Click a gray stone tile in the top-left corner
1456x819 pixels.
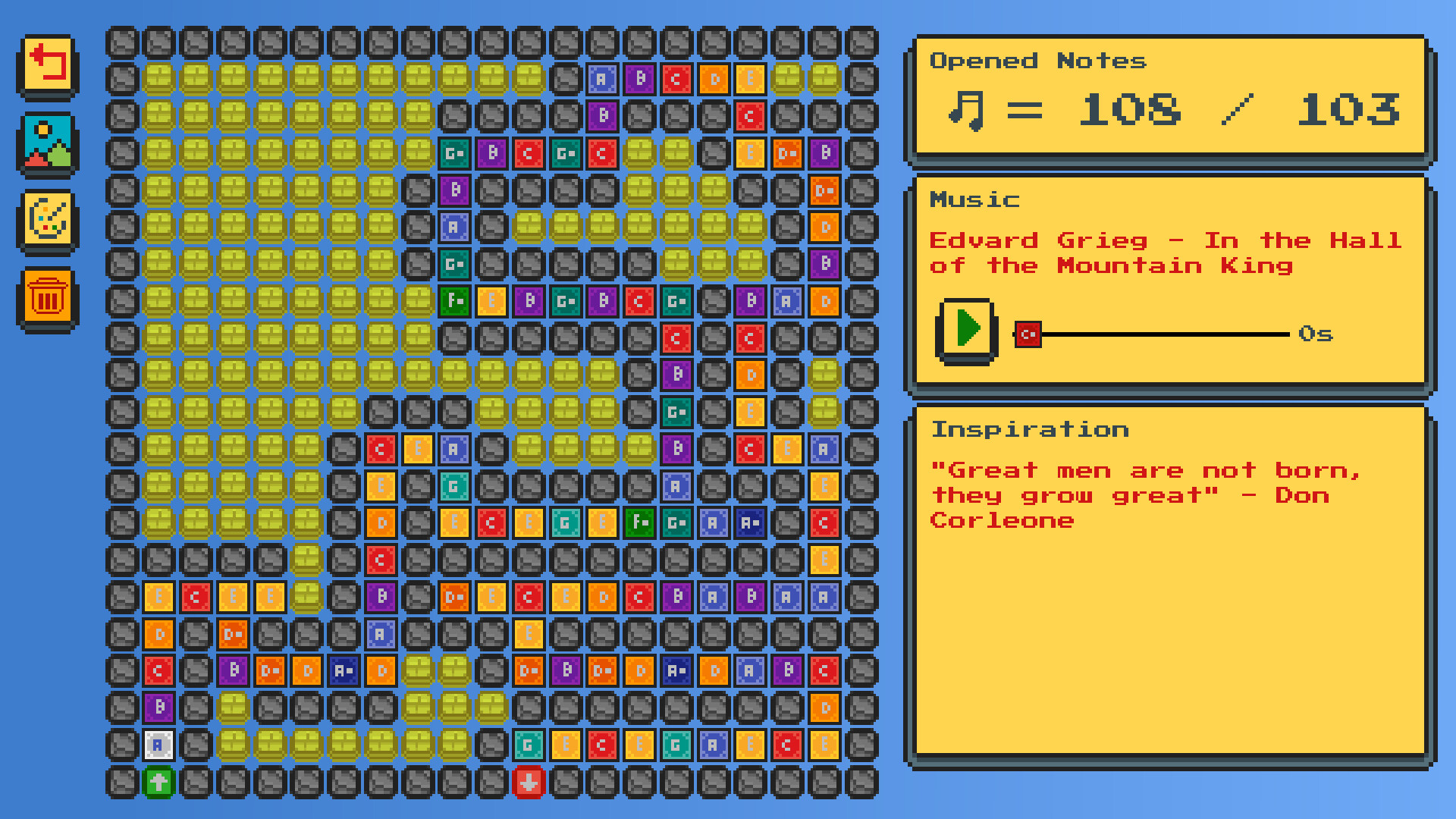[x=121, y=42]
